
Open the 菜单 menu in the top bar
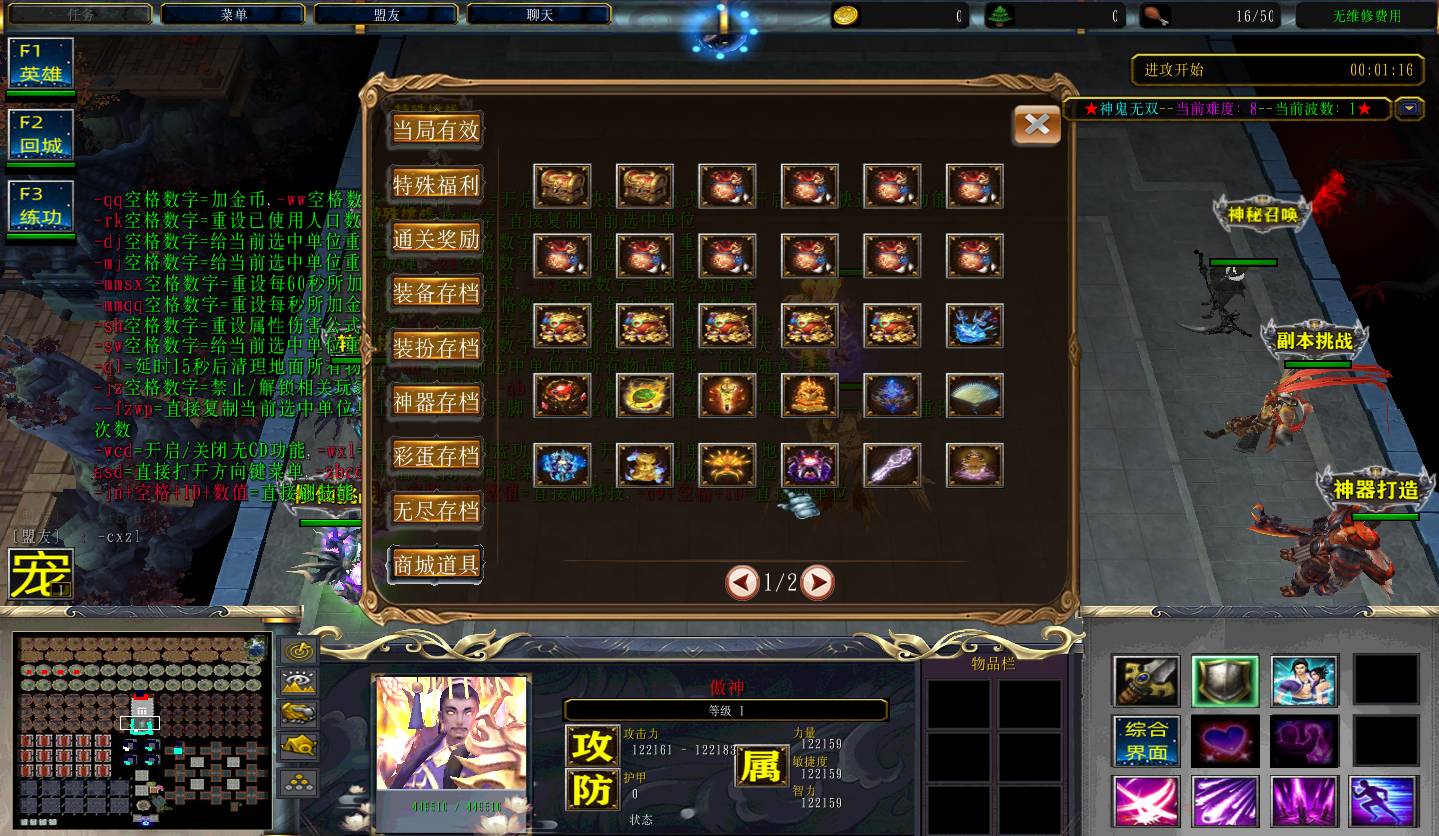click(x=234, y=15)
